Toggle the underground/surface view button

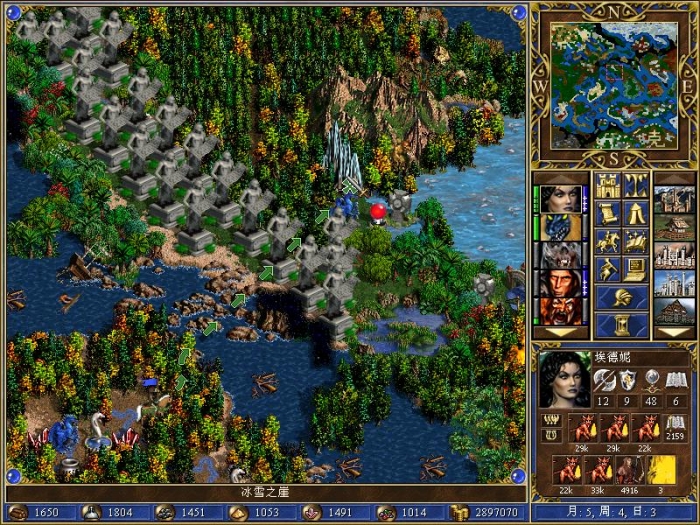click(x=636, y=185)
